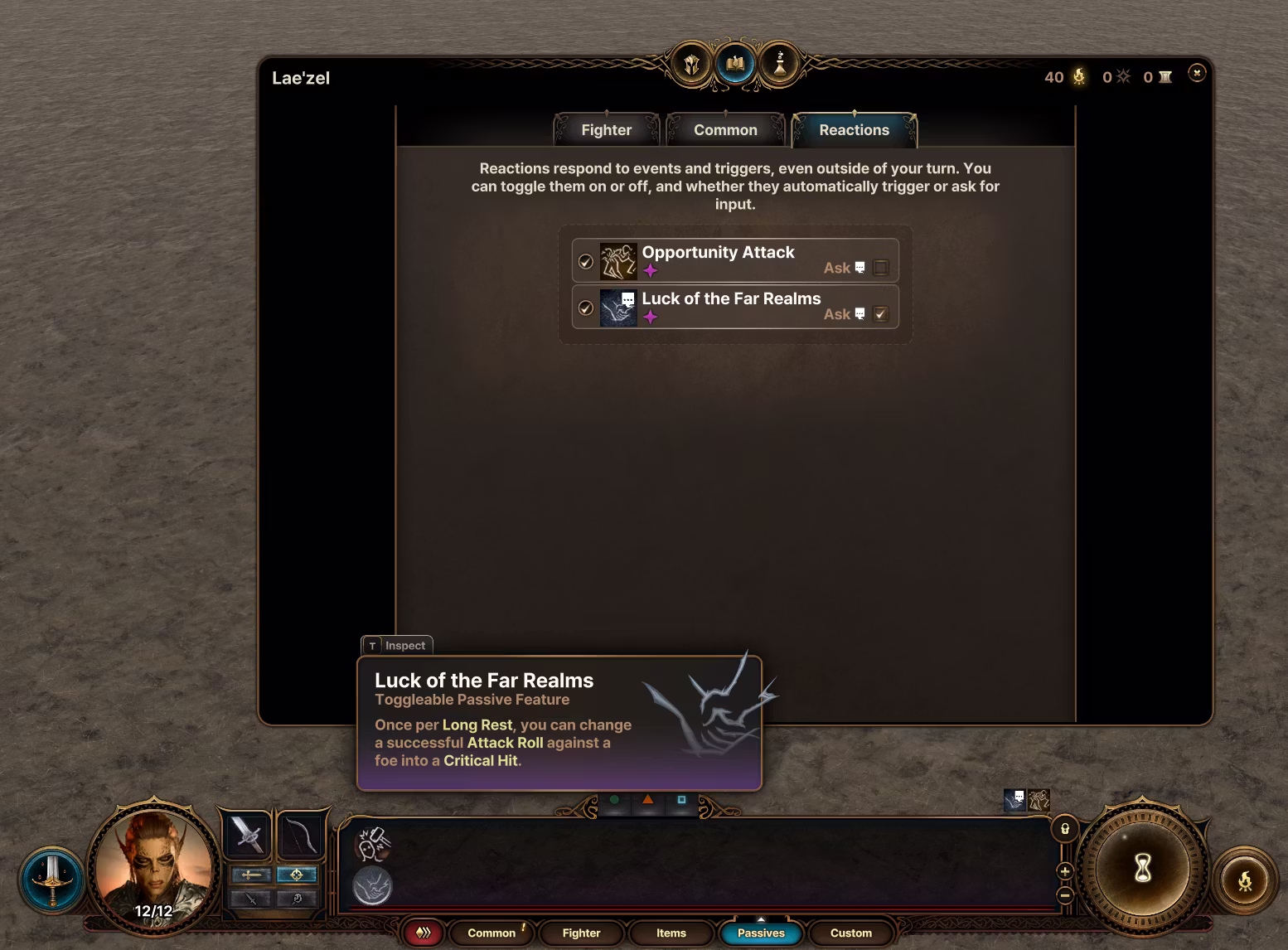Open the campfire rest button
This screenshot has width=1288, height=950.
tap(1245, 881)
